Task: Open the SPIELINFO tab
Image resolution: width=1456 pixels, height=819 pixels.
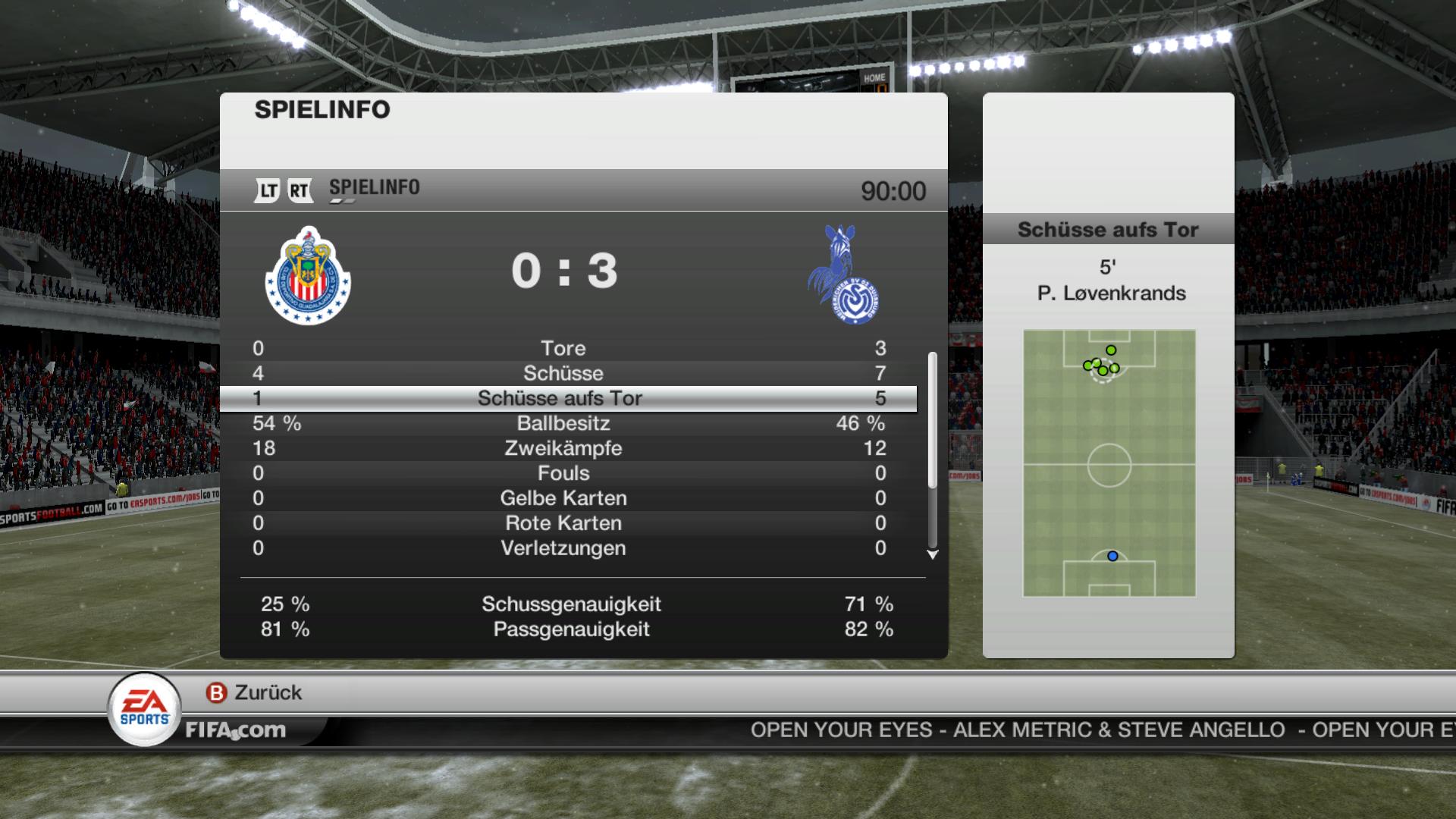Action: pyautogui.click(x=374, y=188)
